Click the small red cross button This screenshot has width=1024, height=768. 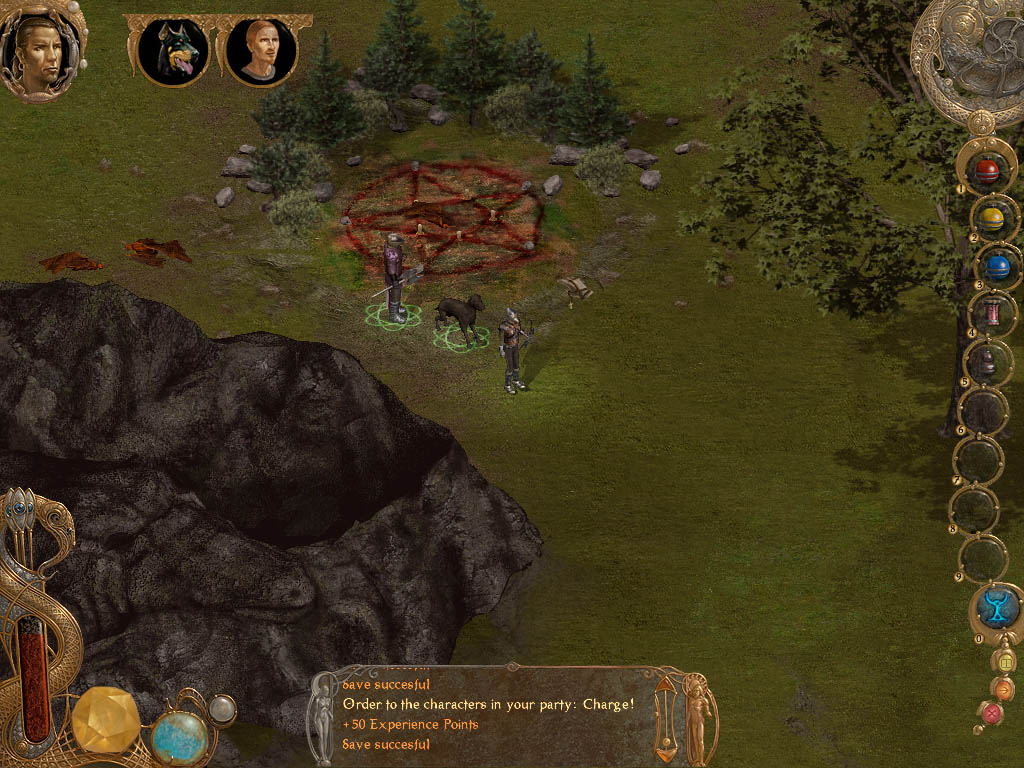tap(992, 713)
